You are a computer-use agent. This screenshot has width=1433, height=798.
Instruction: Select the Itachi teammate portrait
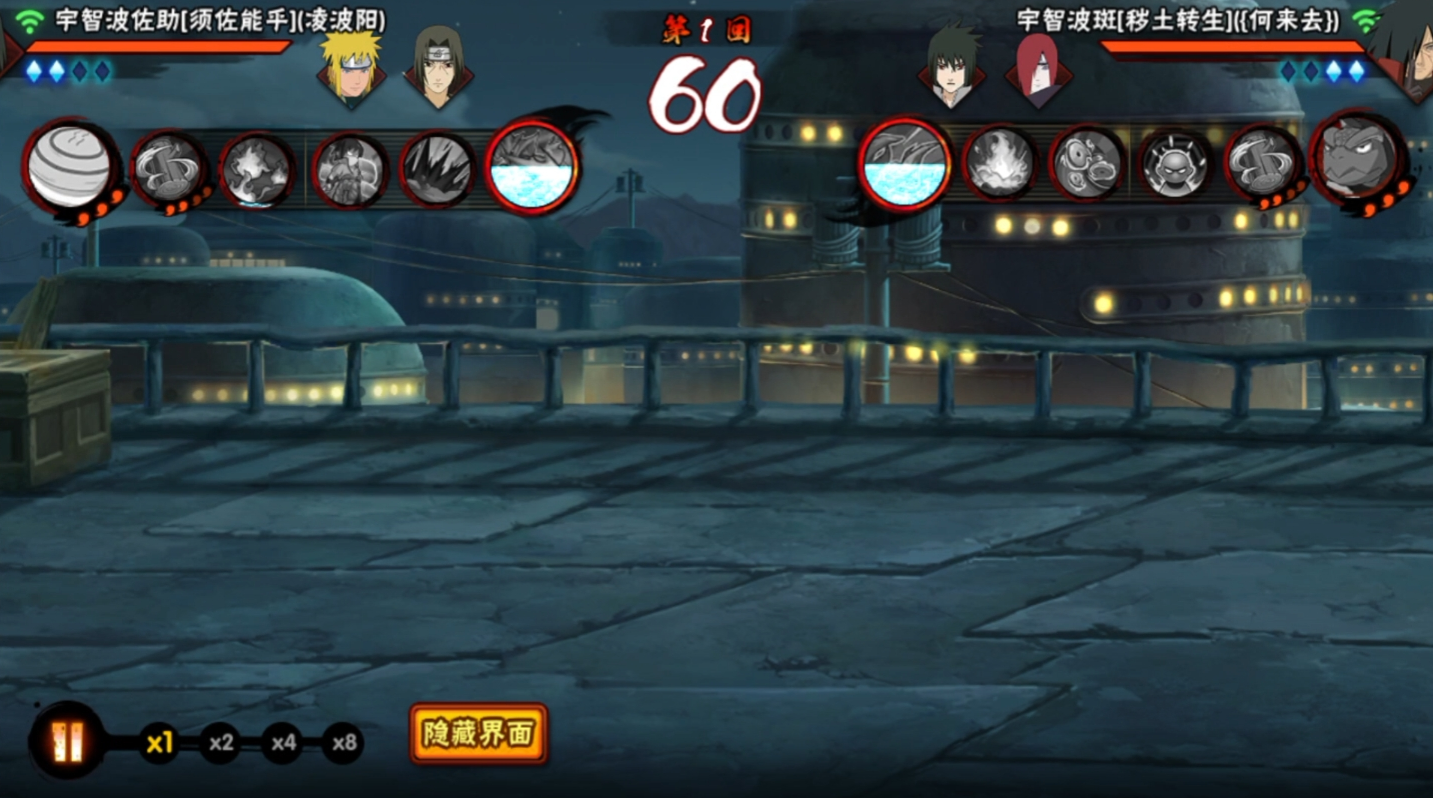click(438, 68)
